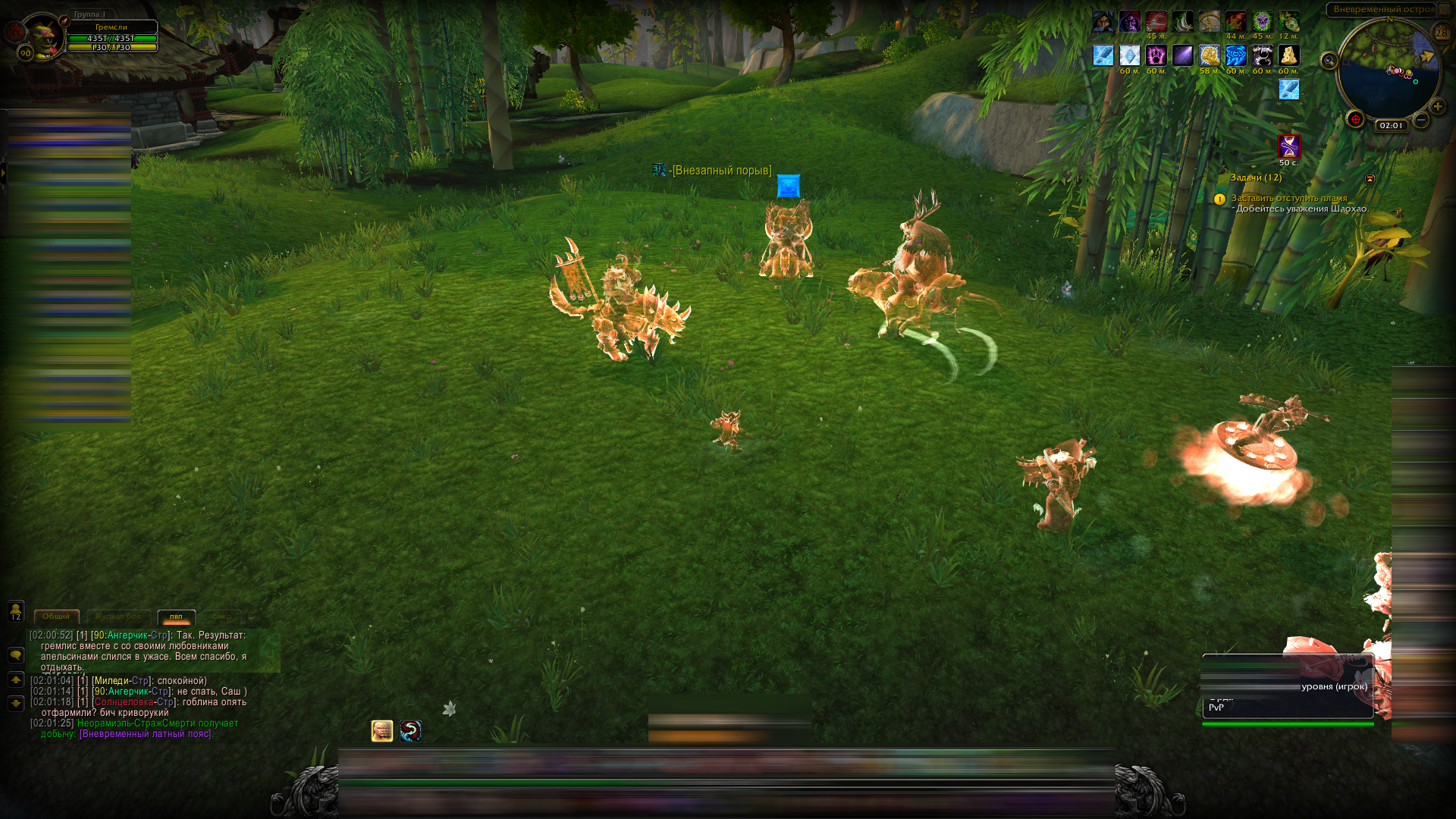Click the golden fist buff icon
Viewport: 1456px width, 819px height.
coord(1209,55)
